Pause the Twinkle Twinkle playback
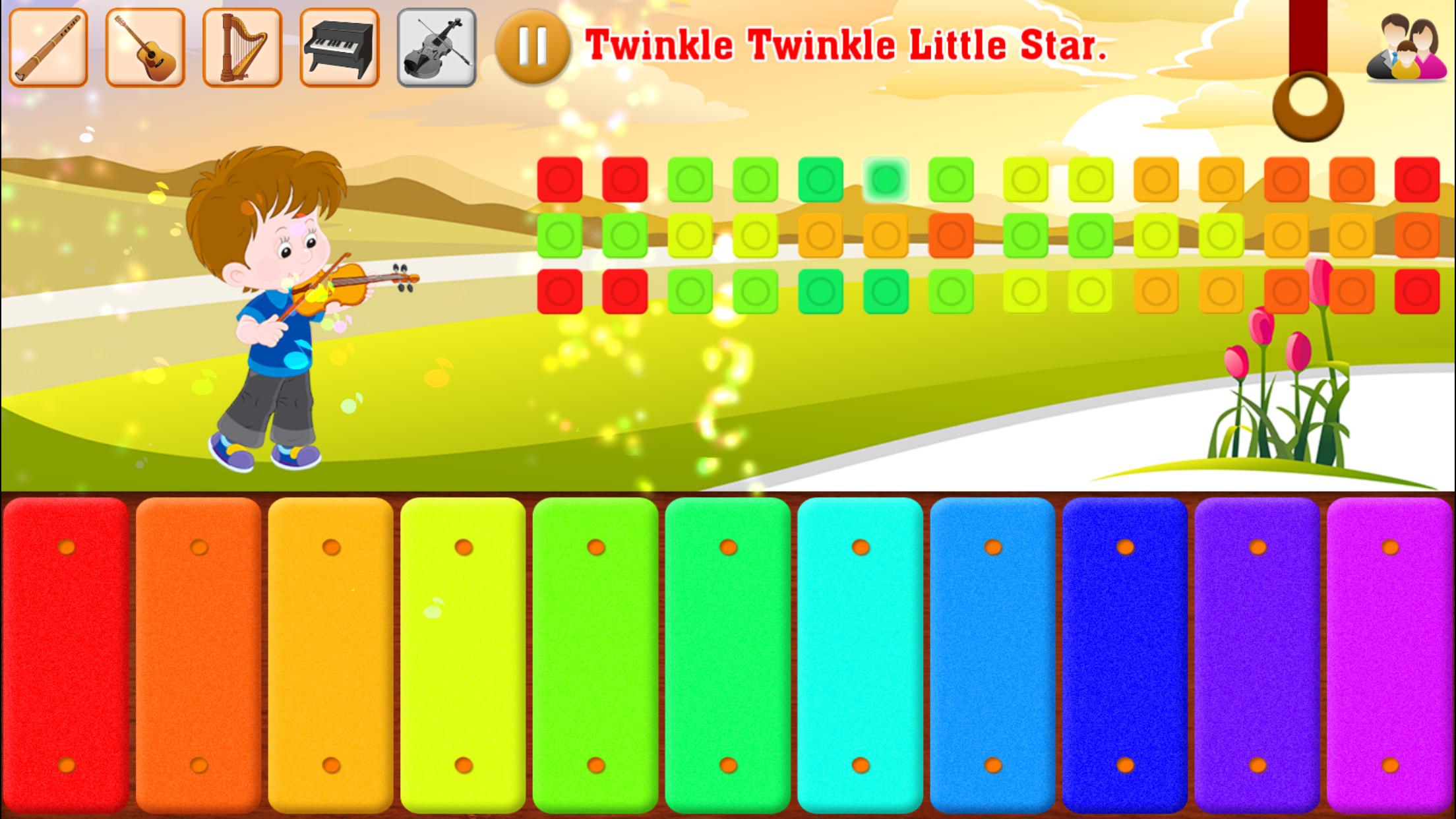This screenshot has width=1456, height=819. (535, 46)
